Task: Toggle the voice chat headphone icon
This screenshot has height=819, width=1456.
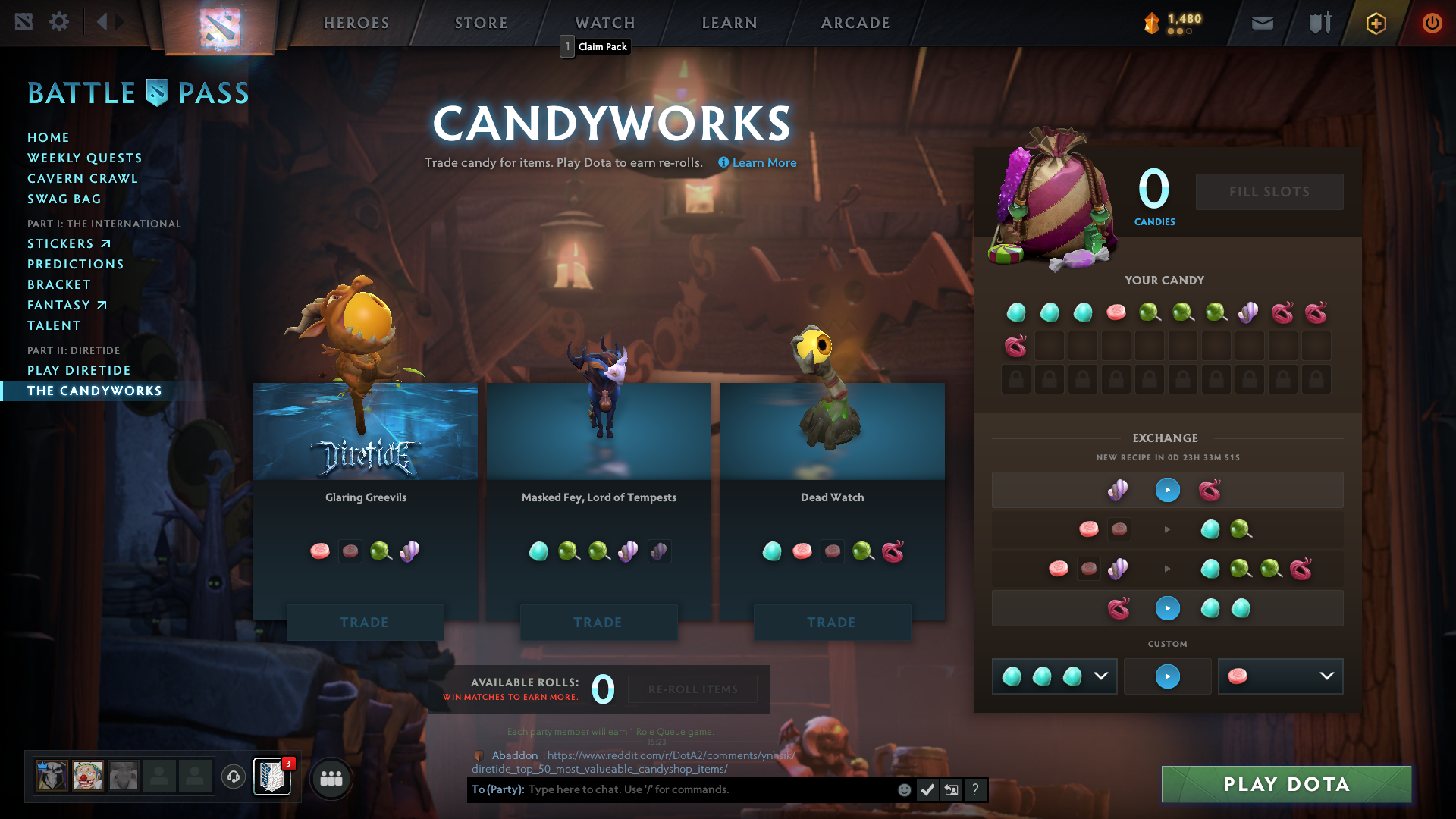Action: tap(233, 777)
